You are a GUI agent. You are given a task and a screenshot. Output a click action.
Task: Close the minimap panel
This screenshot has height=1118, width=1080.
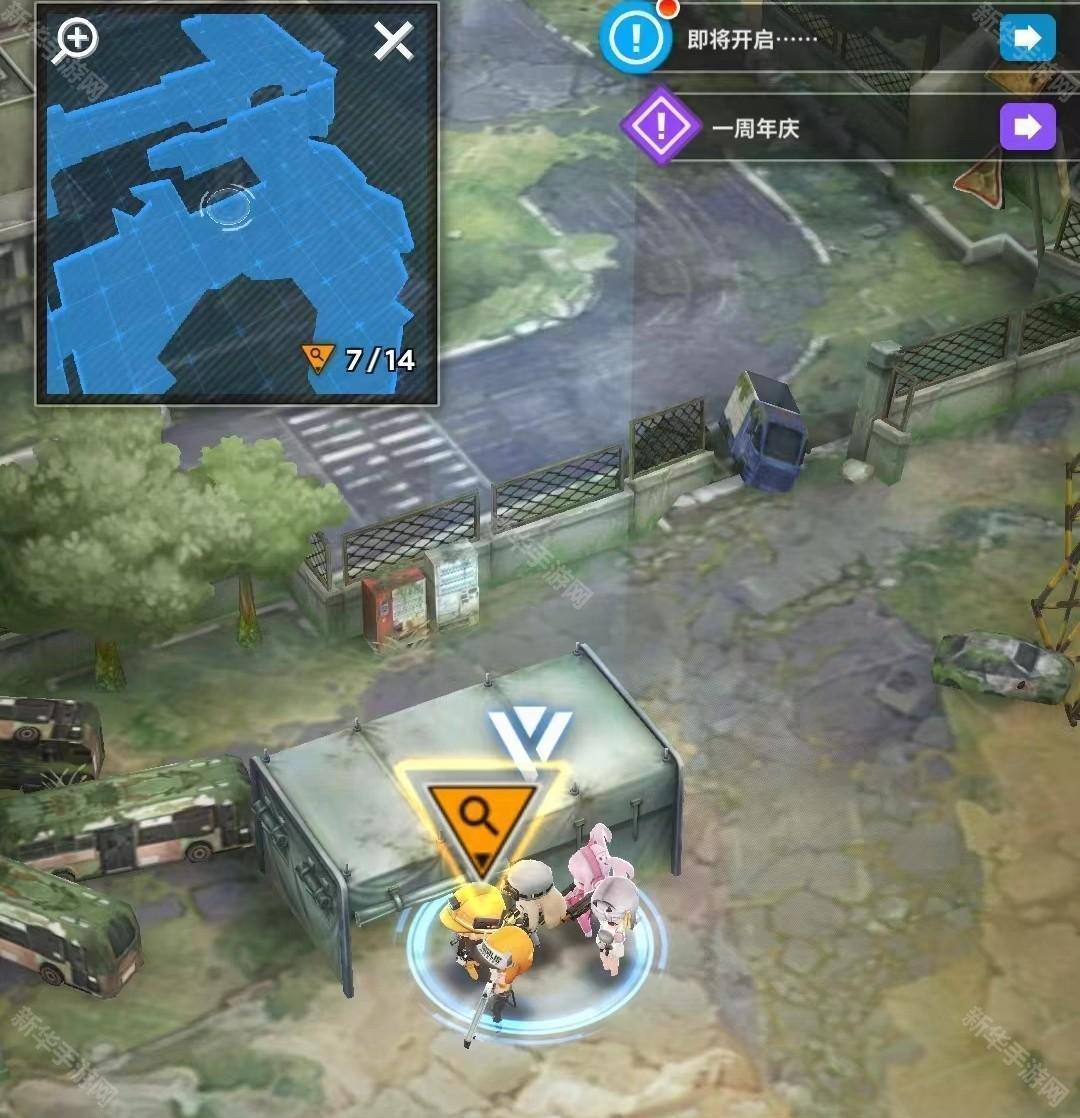click(393, 41)
